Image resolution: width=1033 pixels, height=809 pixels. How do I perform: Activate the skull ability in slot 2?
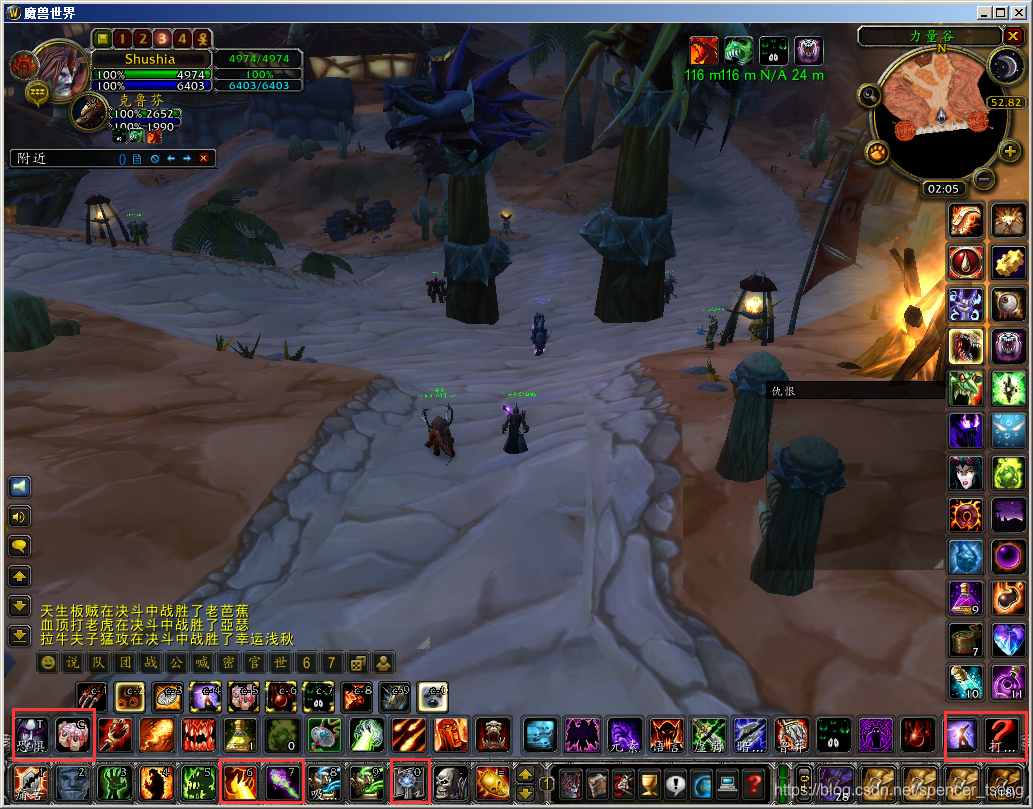click(72, 781)
